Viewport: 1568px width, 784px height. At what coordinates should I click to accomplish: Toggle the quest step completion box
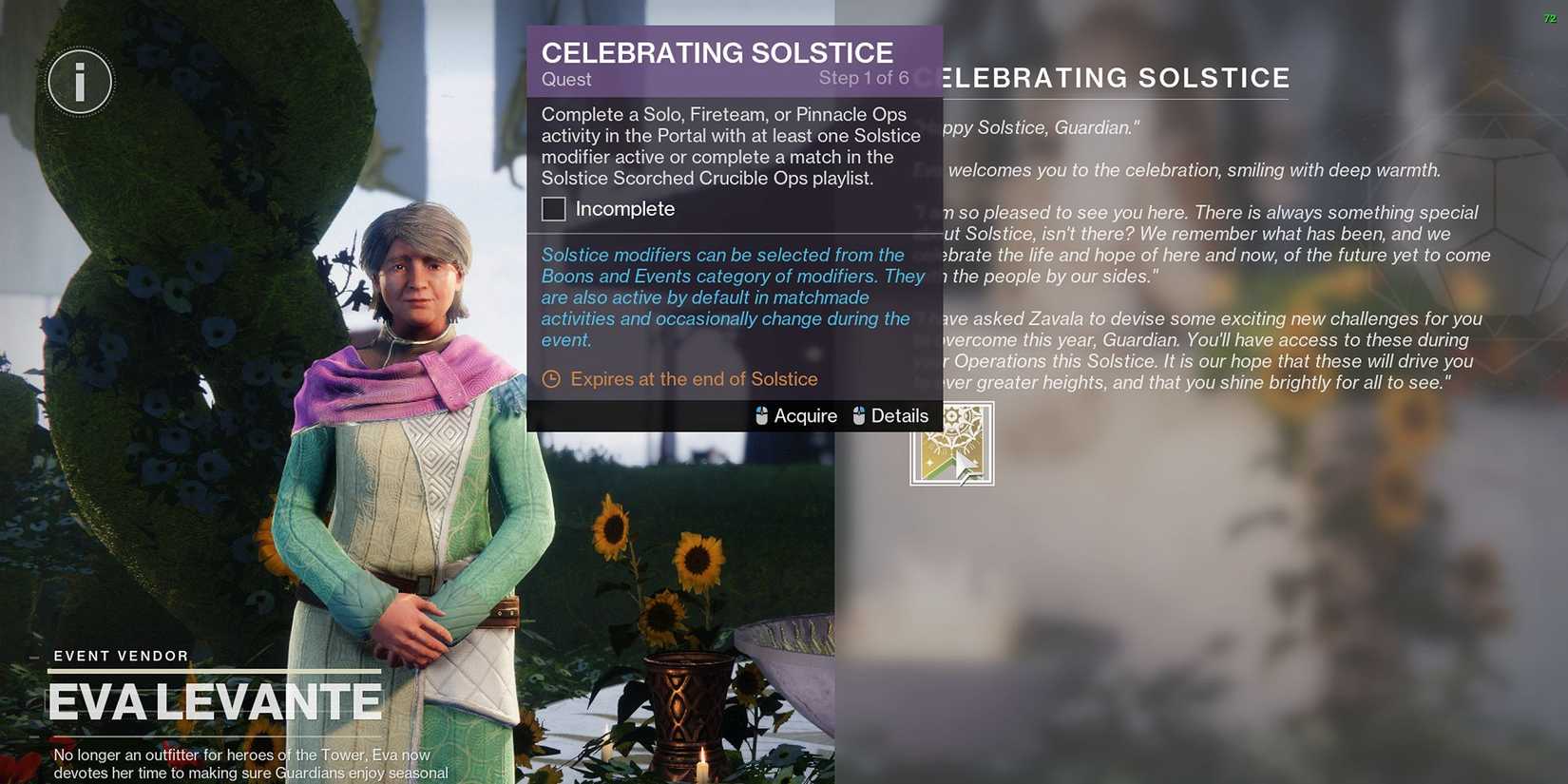553,208
